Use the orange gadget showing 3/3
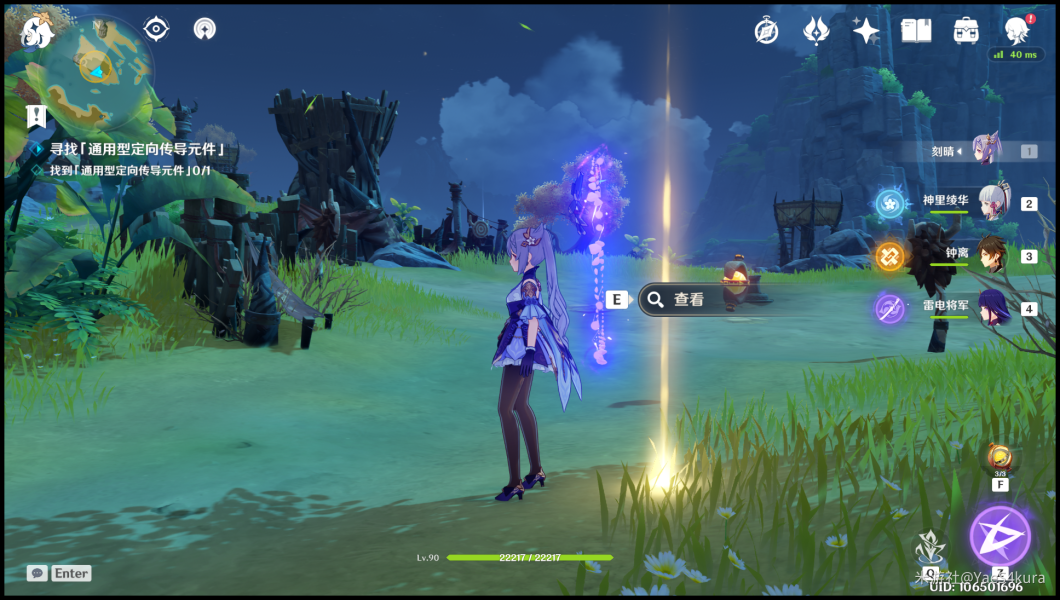1060x600 pixels. click(x=999, y=460)
